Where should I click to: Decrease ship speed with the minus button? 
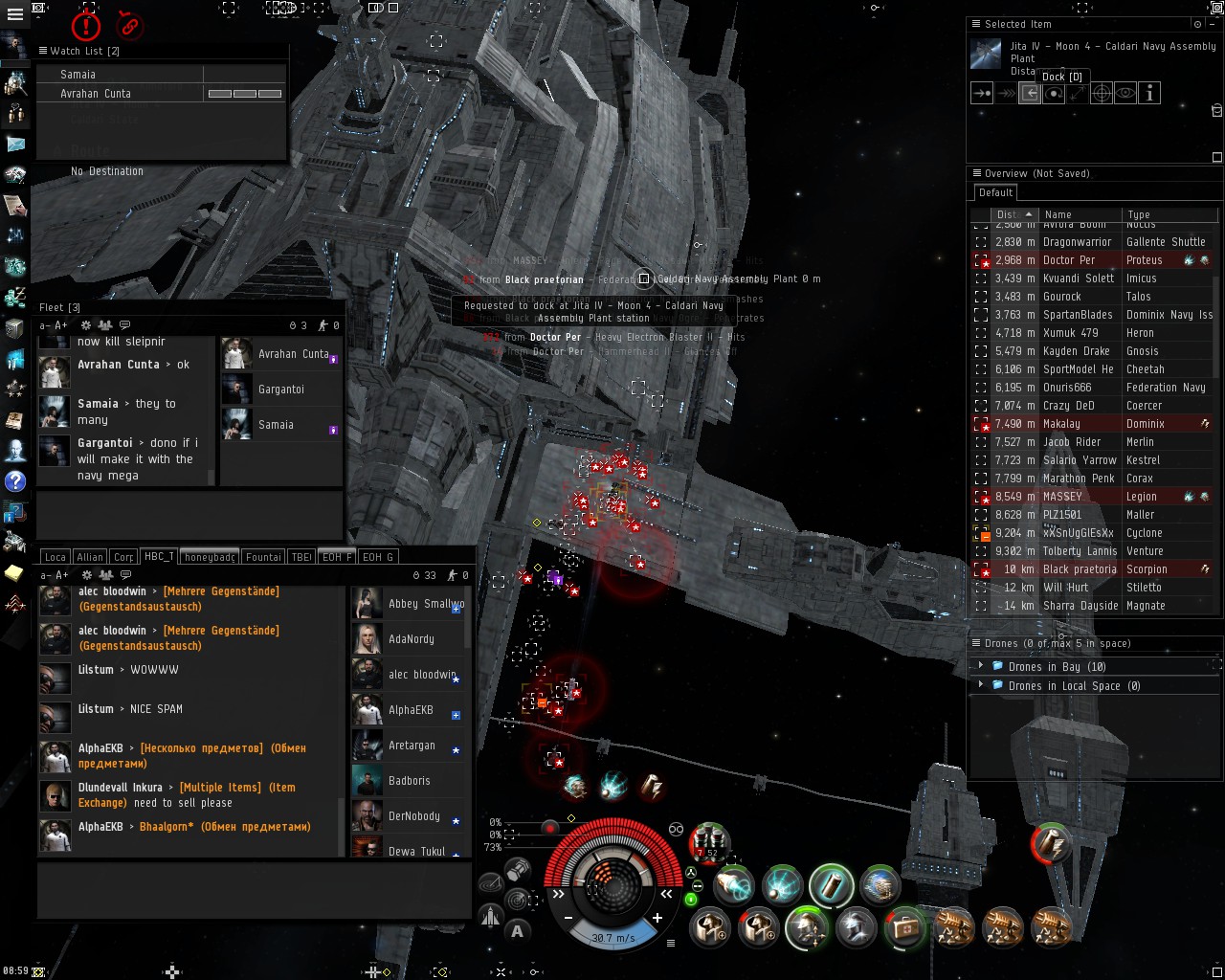coord(568,918)
